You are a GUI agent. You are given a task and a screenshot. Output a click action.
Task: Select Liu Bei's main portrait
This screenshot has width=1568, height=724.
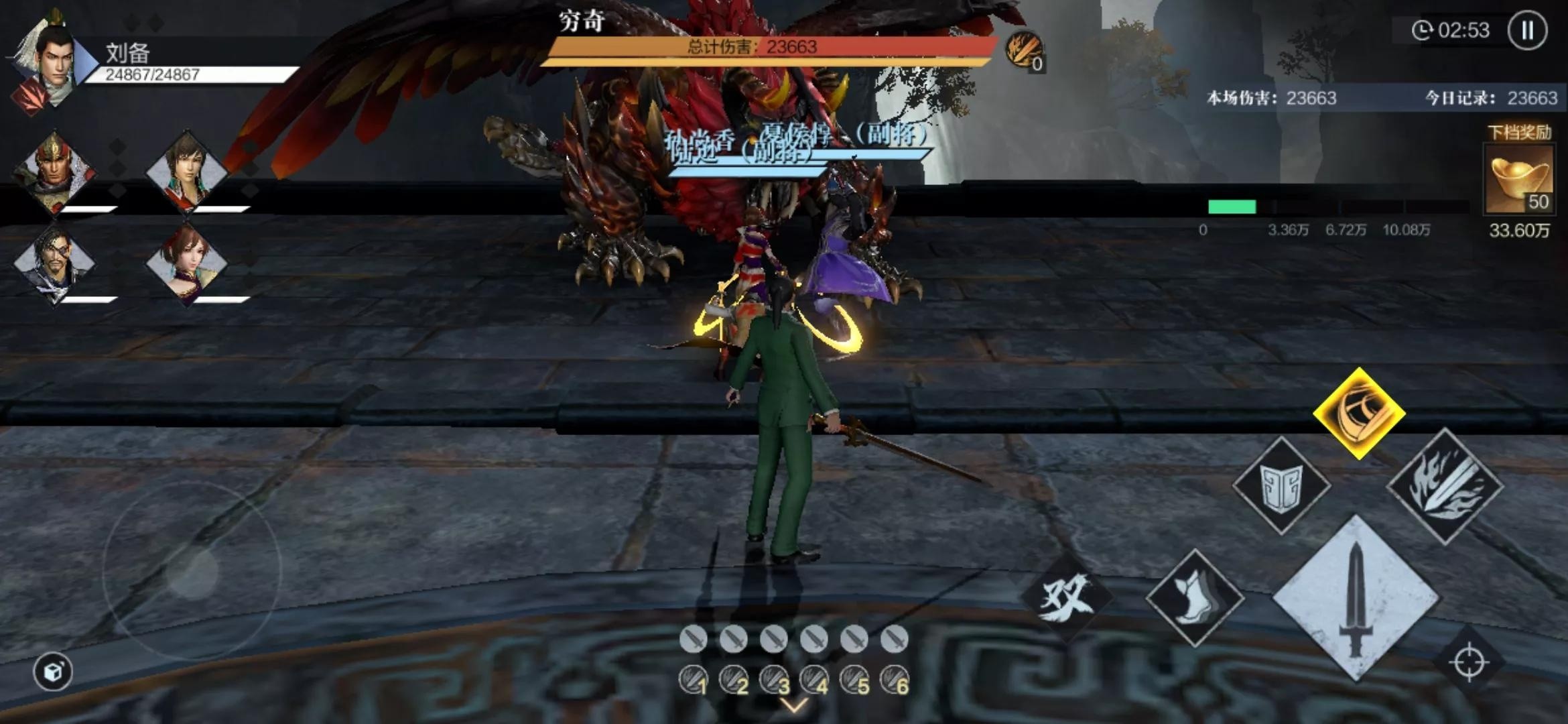(50, 64)
